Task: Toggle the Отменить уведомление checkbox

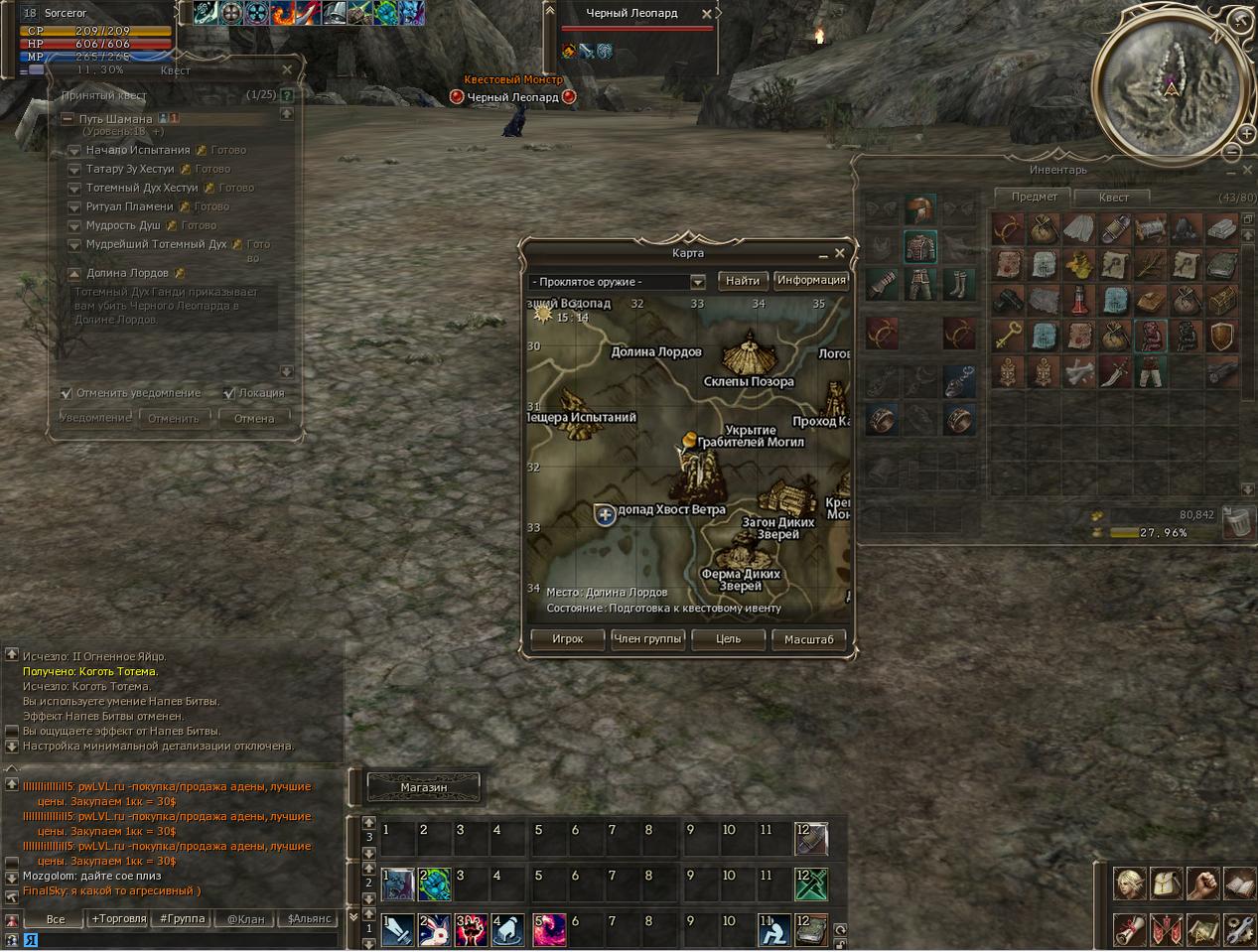Action: pos(67,393)
